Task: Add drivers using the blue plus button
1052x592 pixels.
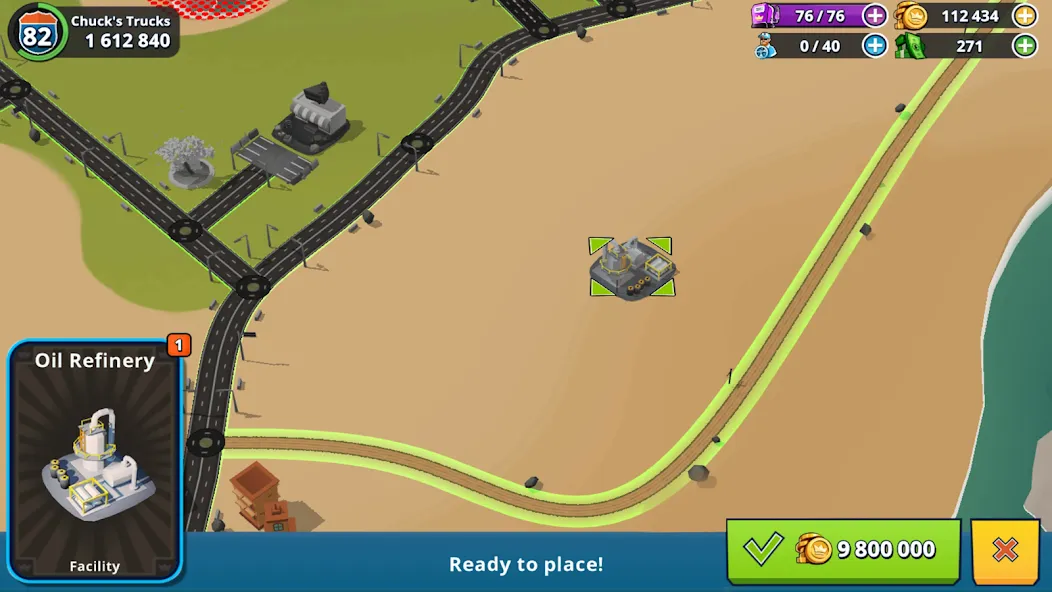Action: [x=874, y=45]
